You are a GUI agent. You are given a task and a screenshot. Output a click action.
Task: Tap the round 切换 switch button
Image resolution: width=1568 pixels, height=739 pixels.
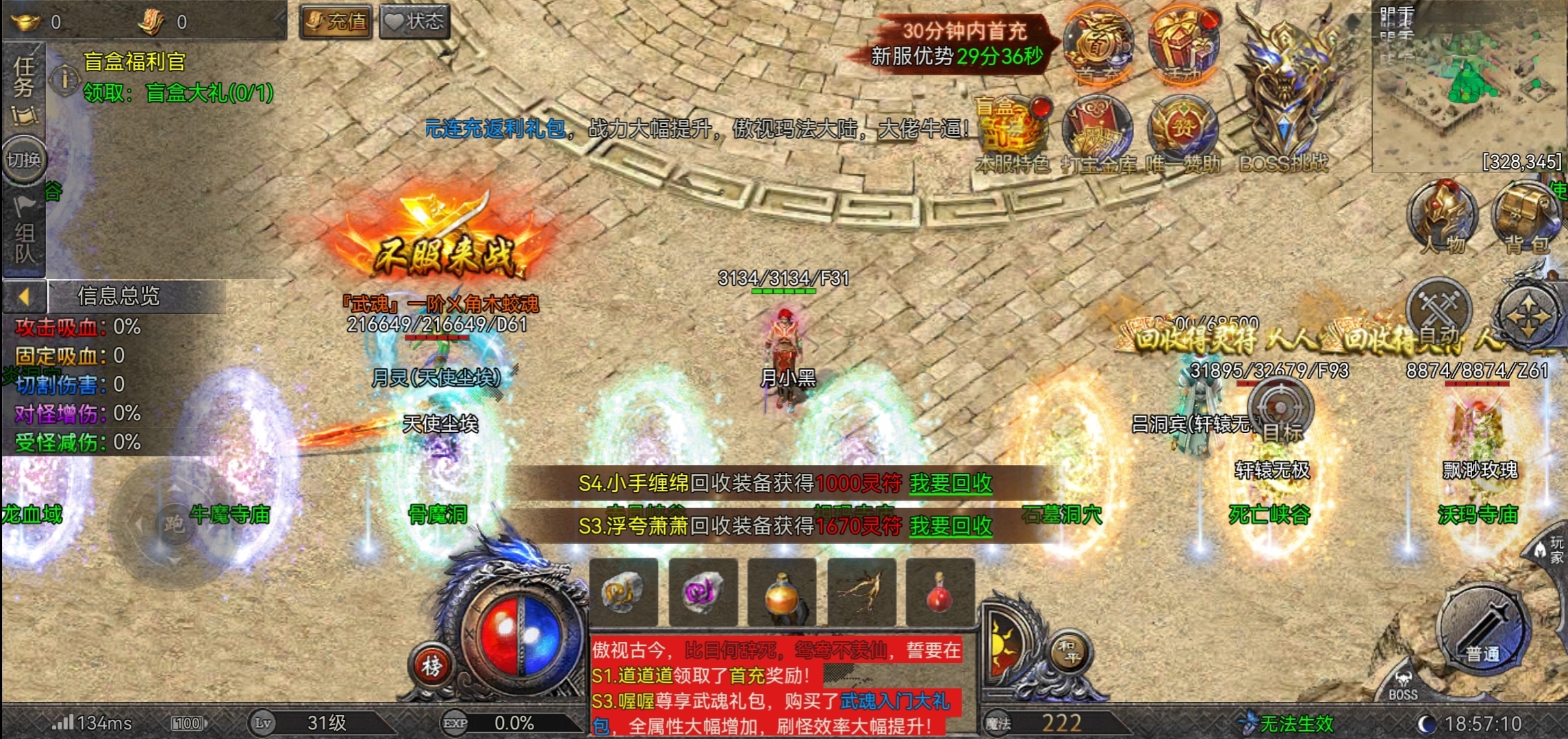(x=24, y=160)
